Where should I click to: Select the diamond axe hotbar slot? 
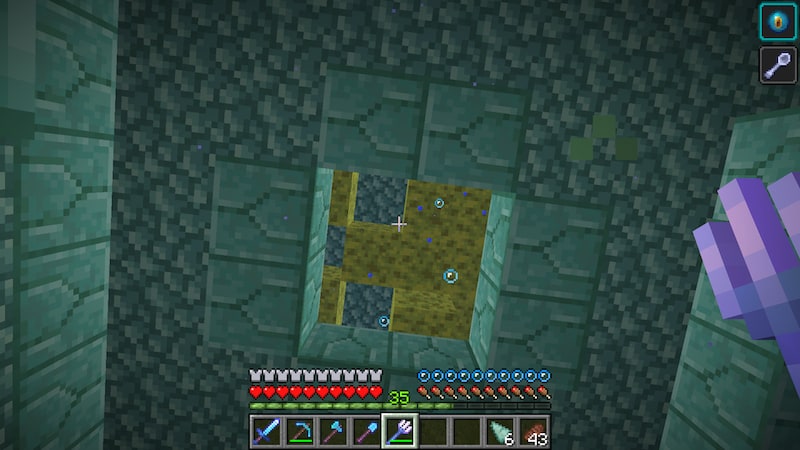point(332,432)
